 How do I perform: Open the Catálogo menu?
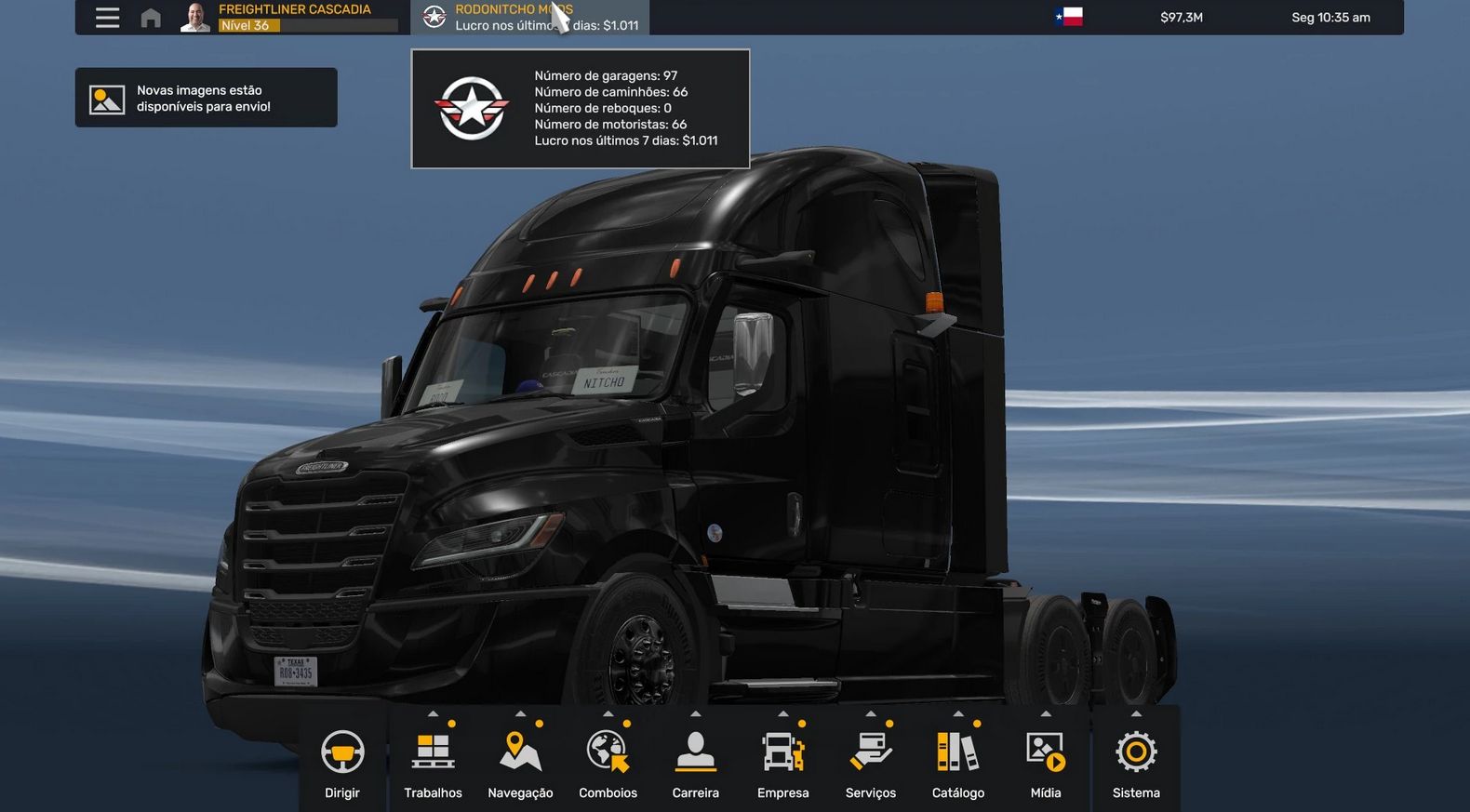click(958, 762)
